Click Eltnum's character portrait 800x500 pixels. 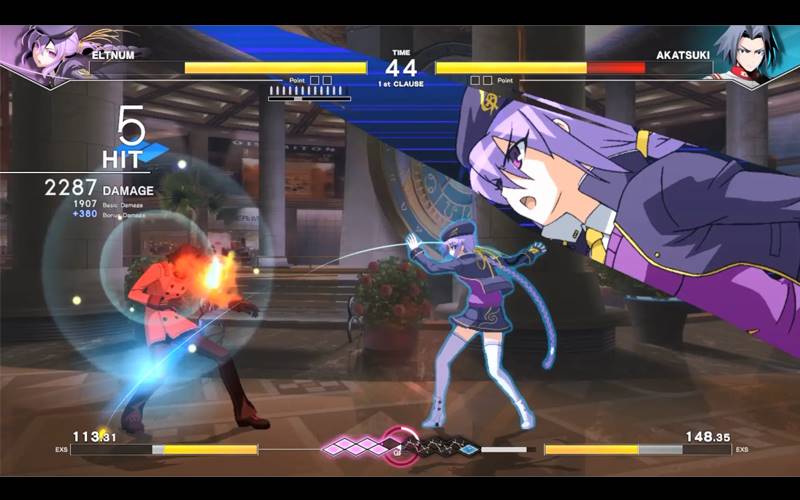45,53
